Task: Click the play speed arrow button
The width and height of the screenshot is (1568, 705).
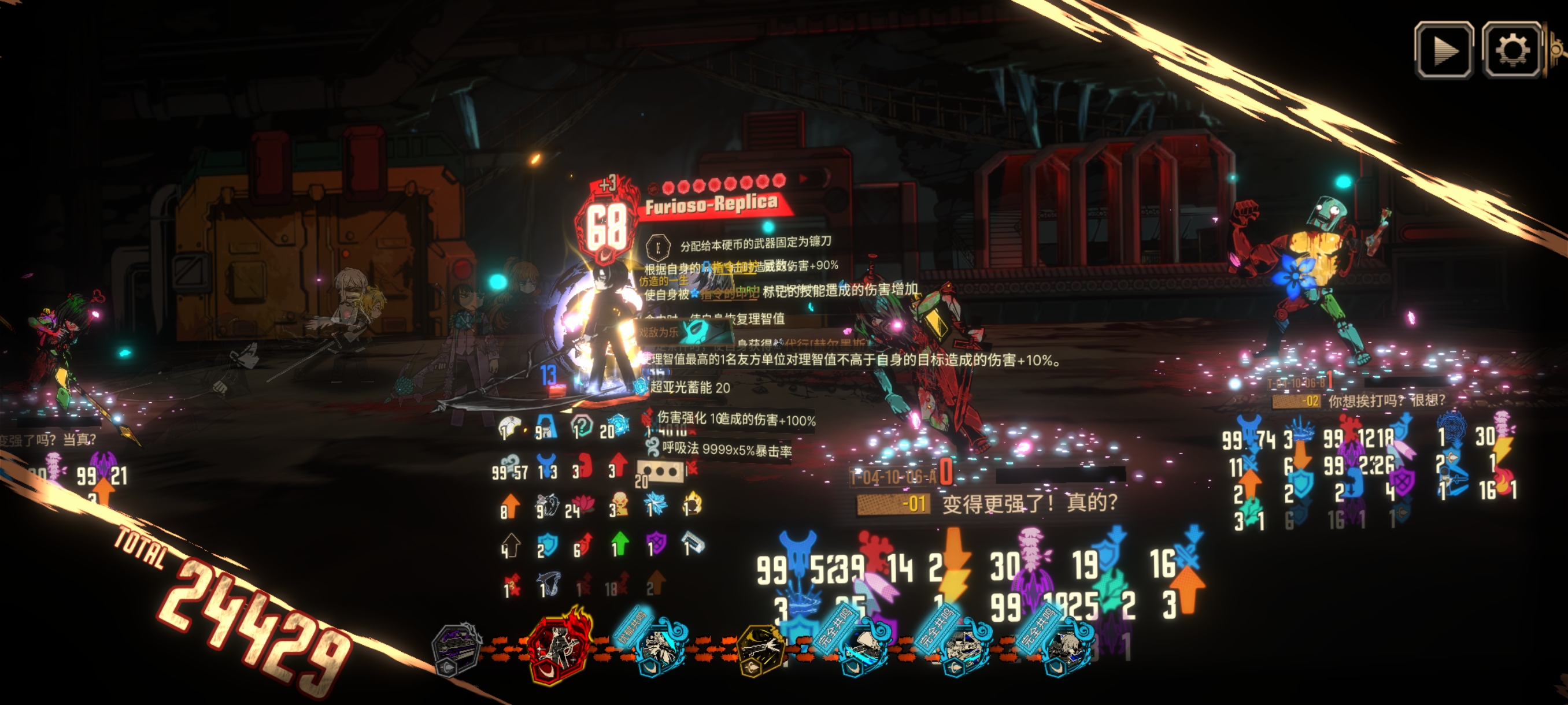Action: (x=1443, y=50)
